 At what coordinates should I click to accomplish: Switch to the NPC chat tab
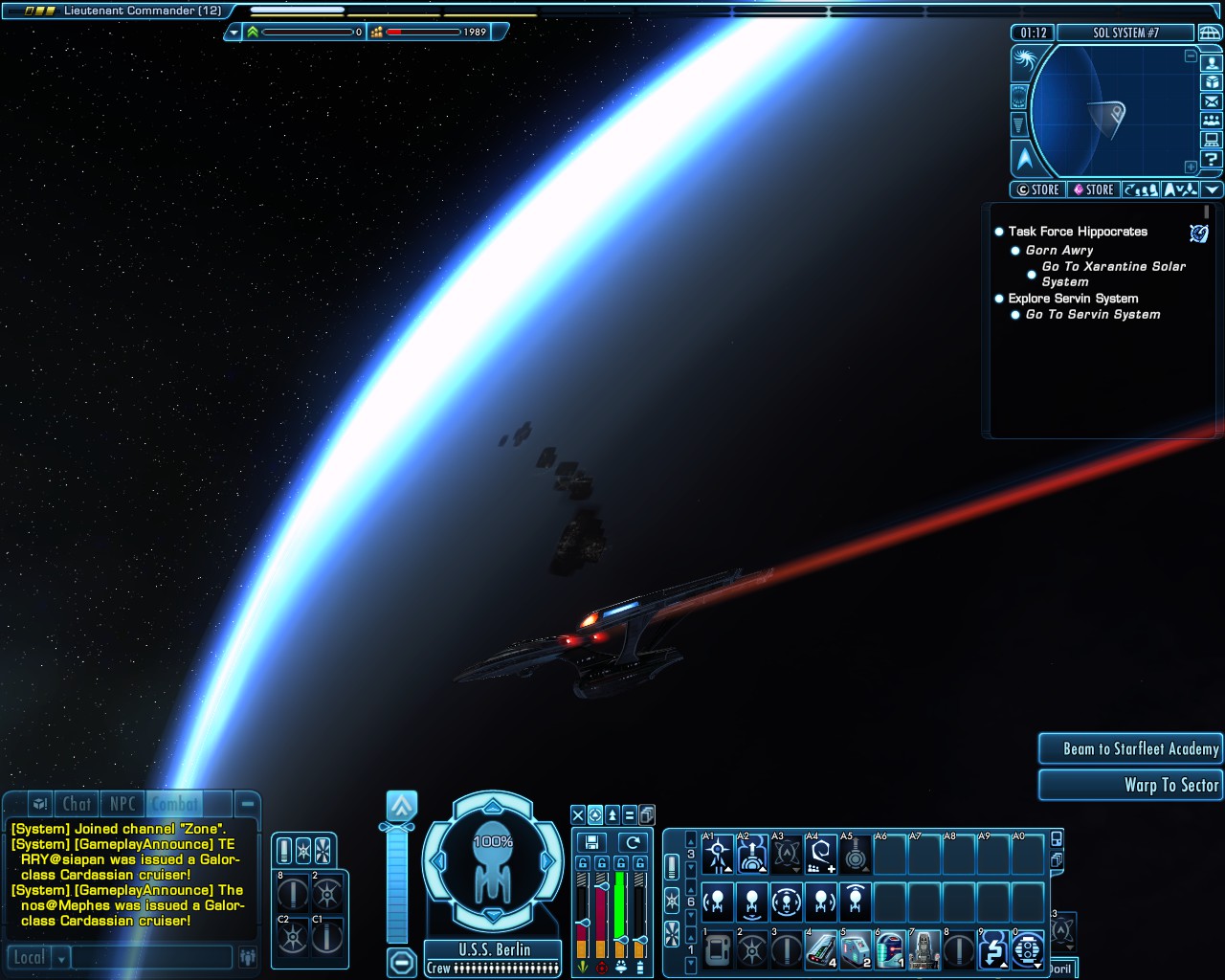tap(122, 804)
